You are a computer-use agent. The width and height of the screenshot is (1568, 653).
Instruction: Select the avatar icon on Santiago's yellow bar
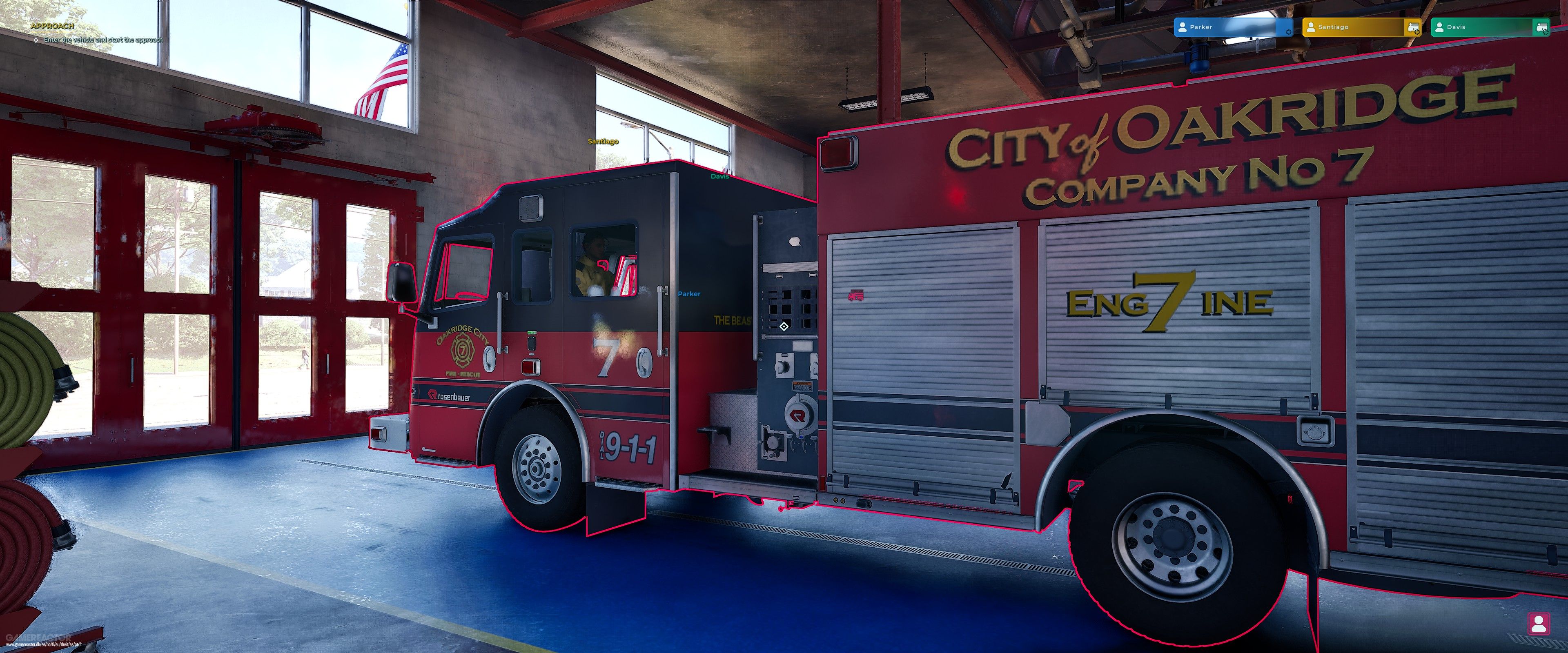(1310, 27)
